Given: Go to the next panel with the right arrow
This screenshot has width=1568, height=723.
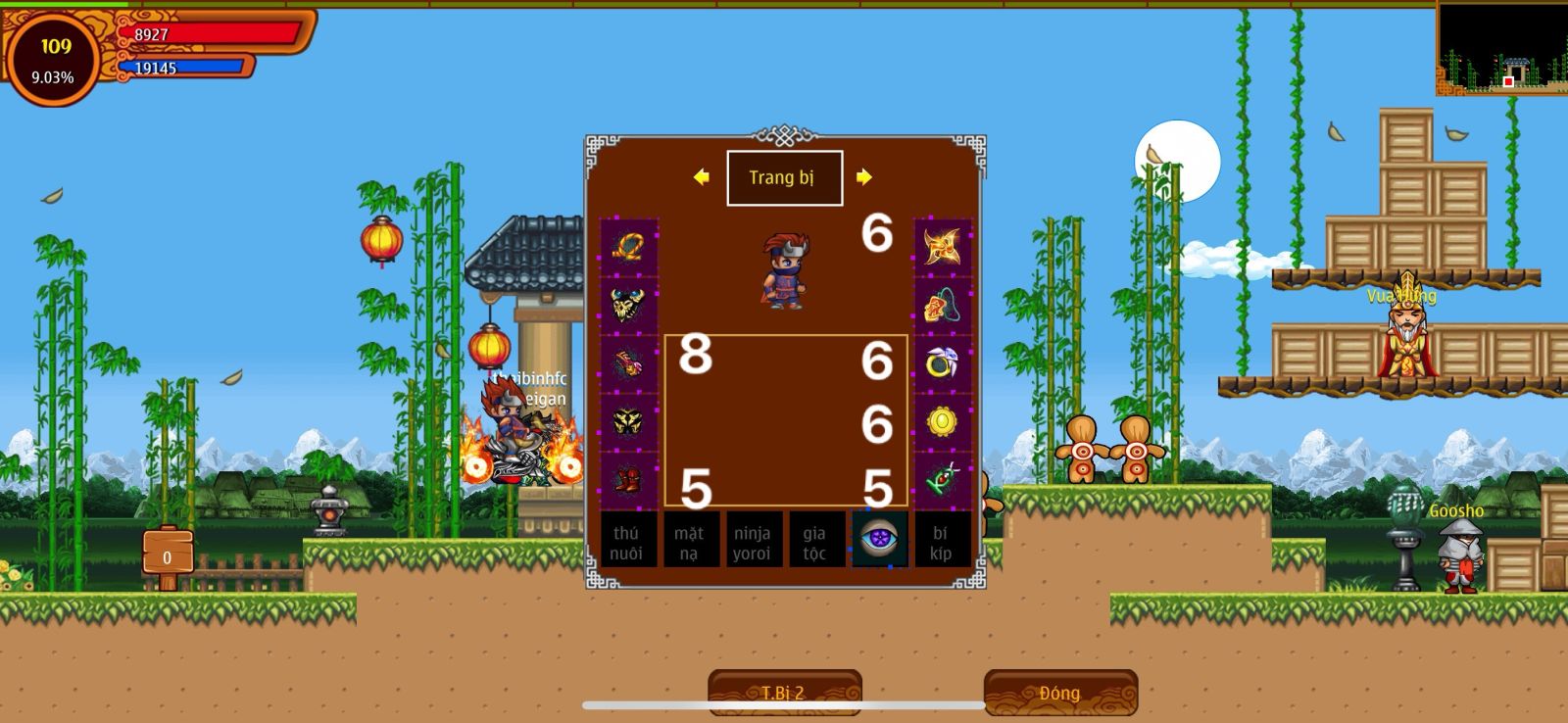Looking at the screenshot, I should 863,177.
